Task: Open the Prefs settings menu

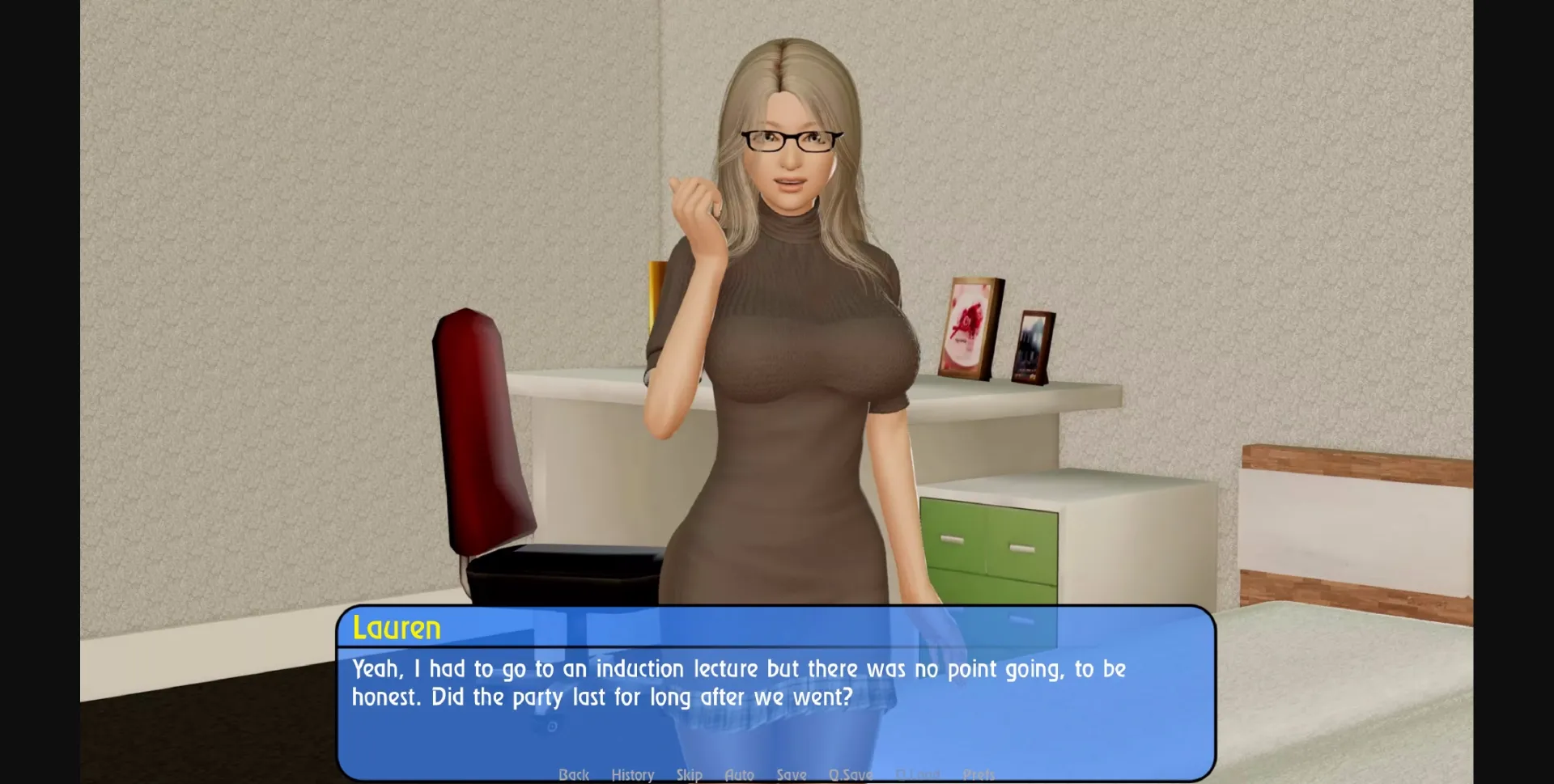Action: (979, 773)
